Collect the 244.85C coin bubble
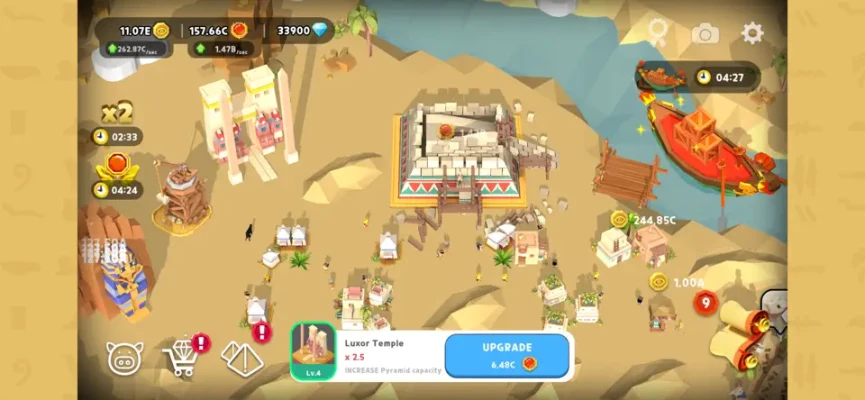 620,220
